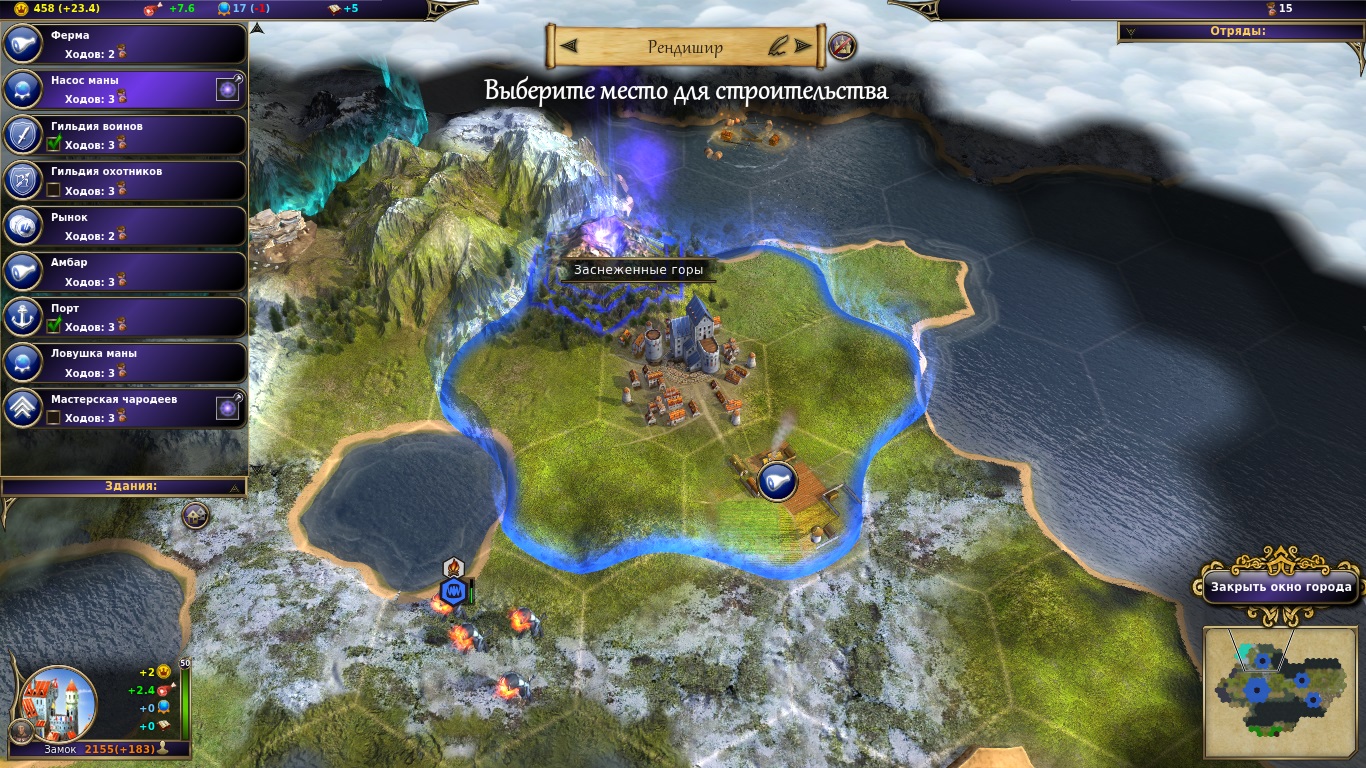Pick Мастерская чародеев for construction

tap(124, 408)
